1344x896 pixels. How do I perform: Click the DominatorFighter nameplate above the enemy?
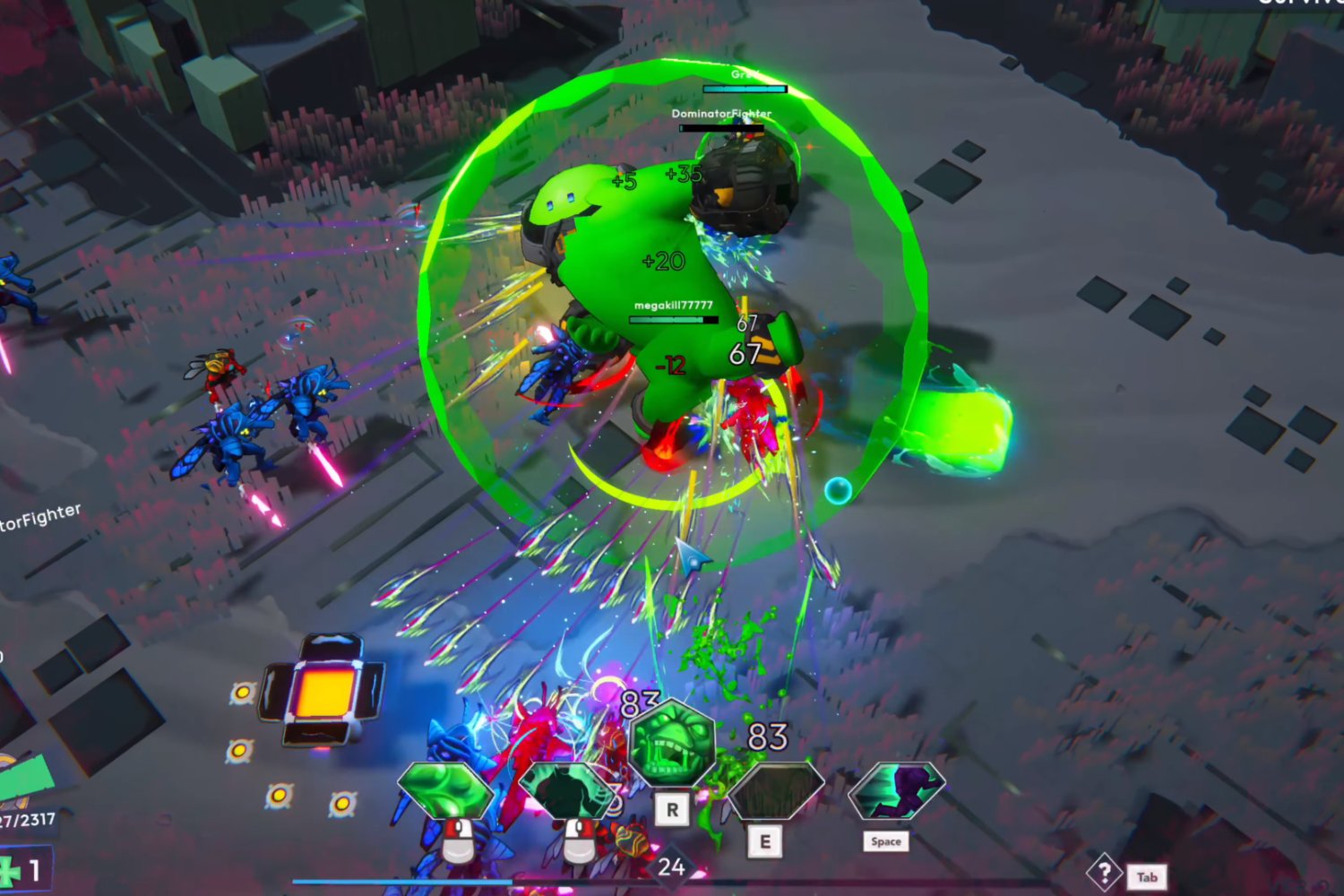(722, 114)
